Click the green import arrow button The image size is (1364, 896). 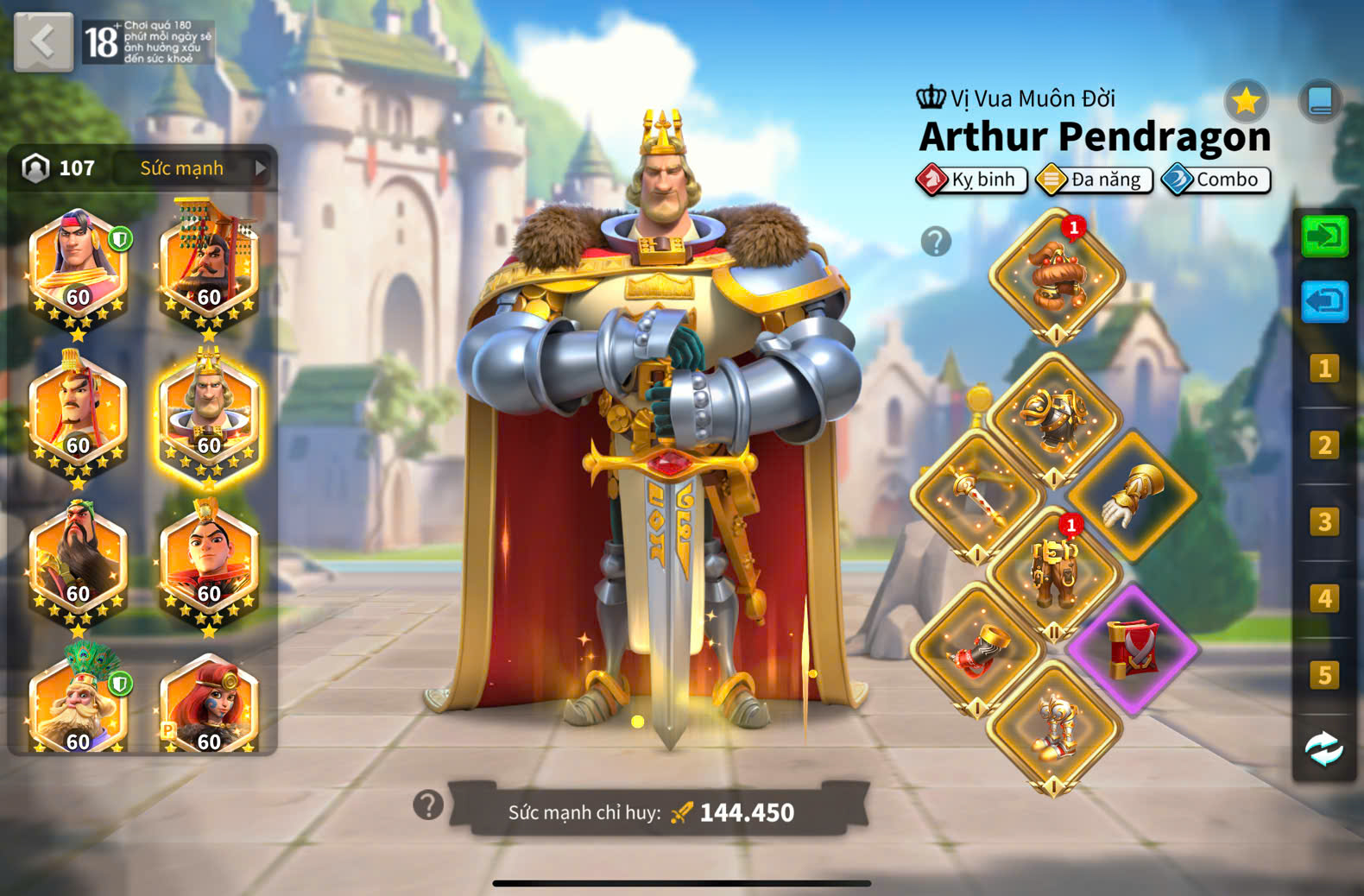click(1323, 236)
